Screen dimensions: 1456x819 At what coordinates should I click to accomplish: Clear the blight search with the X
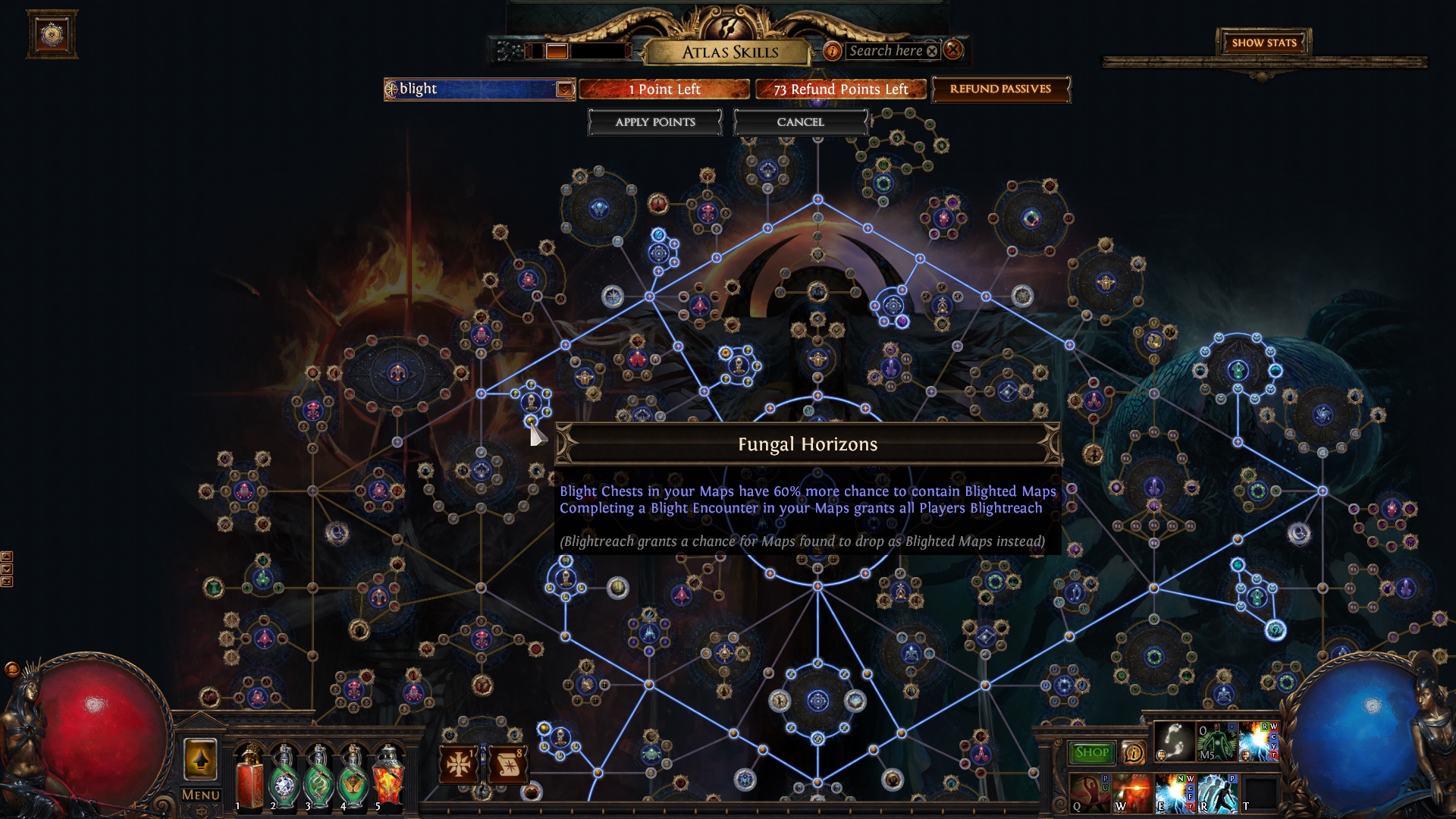[x=932, y=51]
